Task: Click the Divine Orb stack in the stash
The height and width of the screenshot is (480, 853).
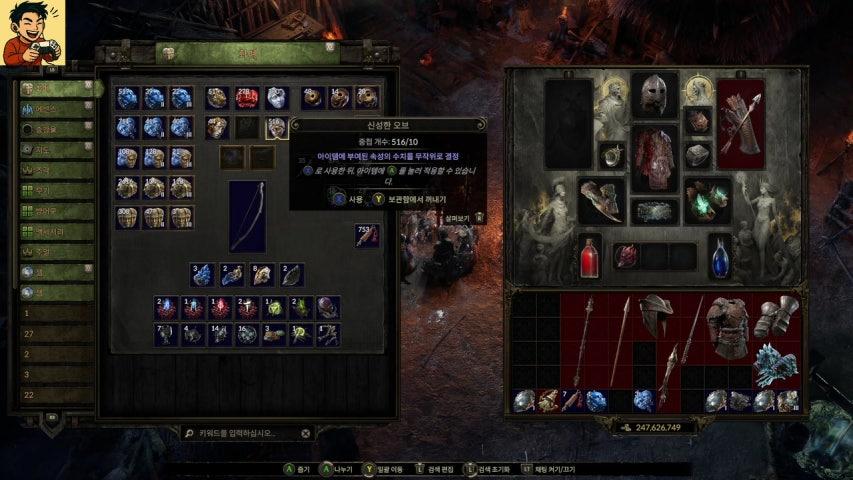Action: coord(275,127)
